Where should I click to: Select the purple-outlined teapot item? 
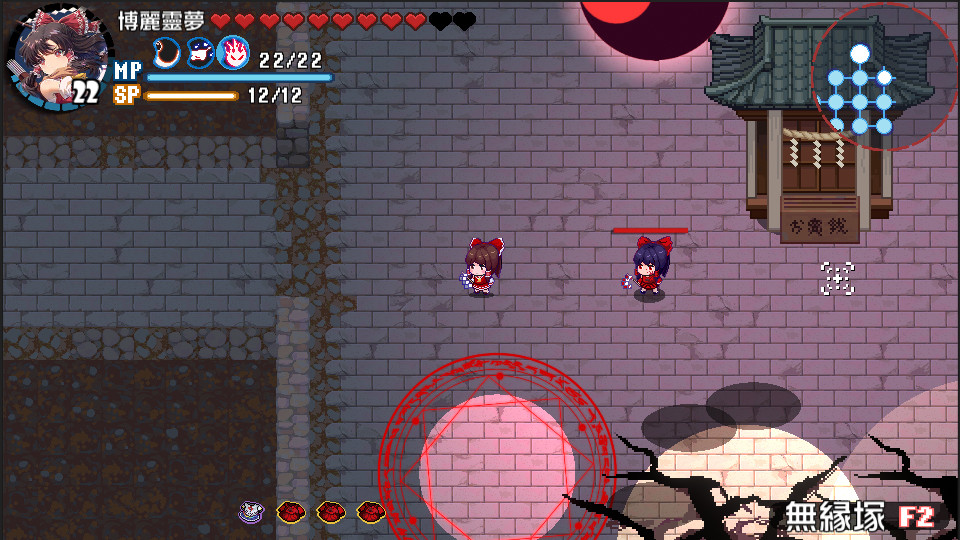tap(250, 512)
